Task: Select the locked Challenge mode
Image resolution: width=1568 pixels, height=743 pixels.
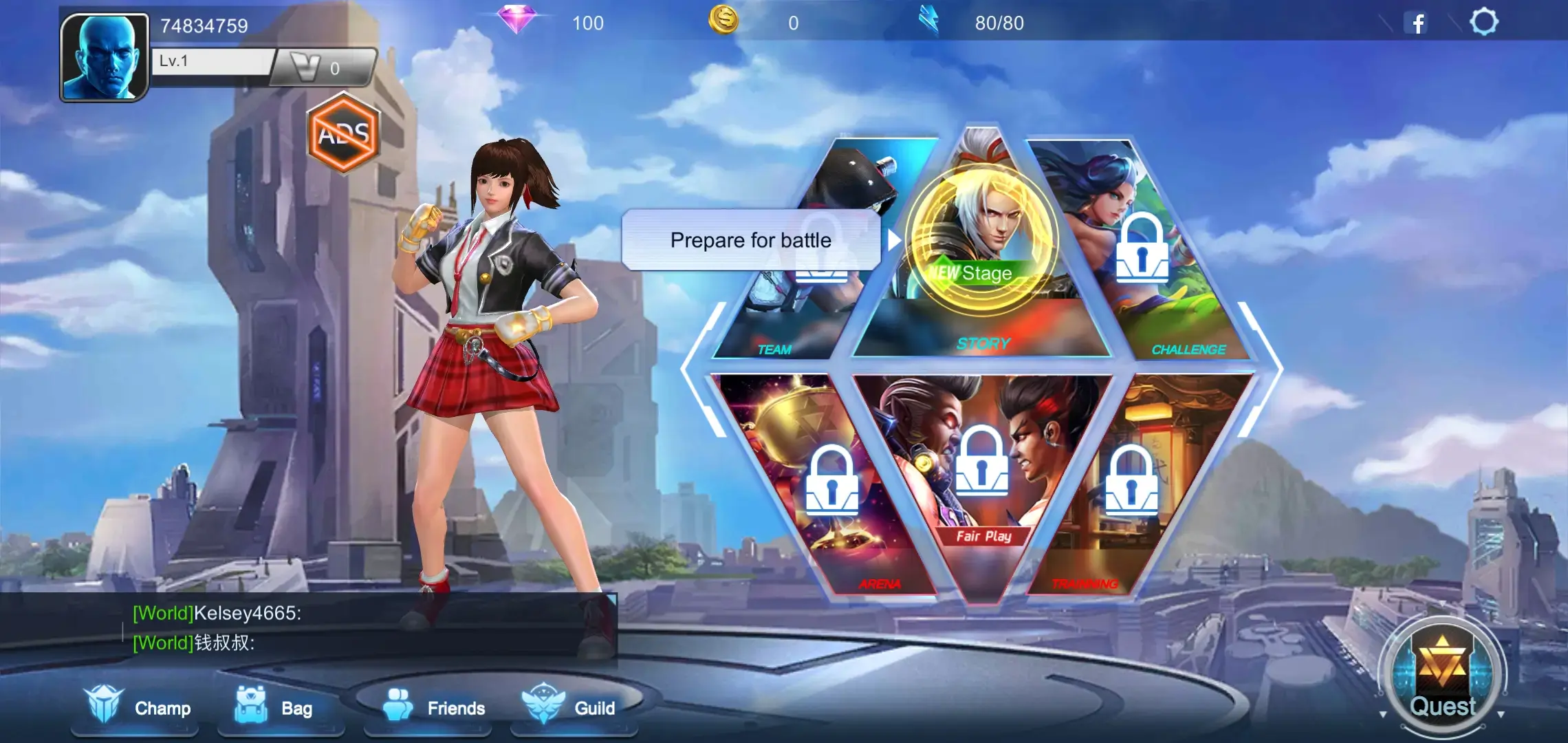Action: pos(1142,248)
